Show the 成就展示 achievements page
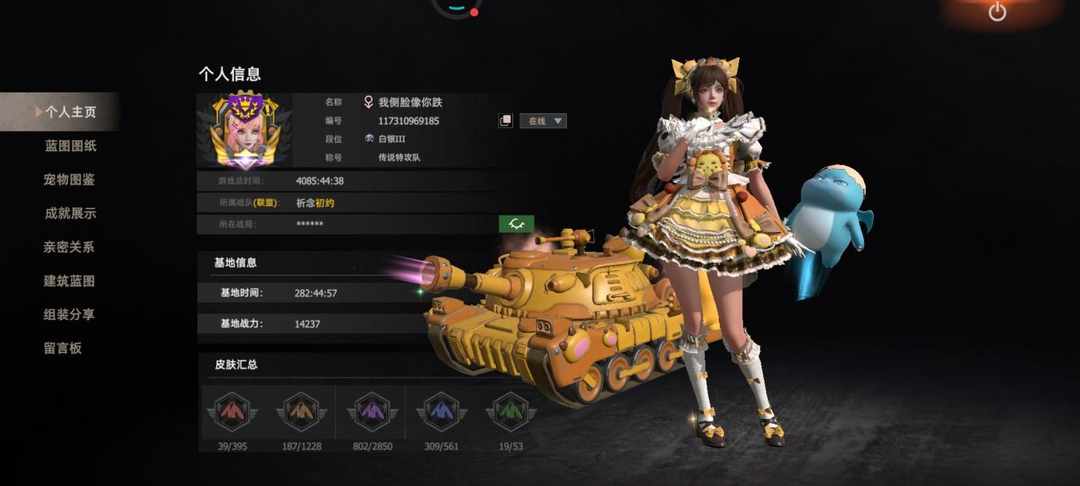This screenshot has height=486, width=1080. click(x=70, y=213)
